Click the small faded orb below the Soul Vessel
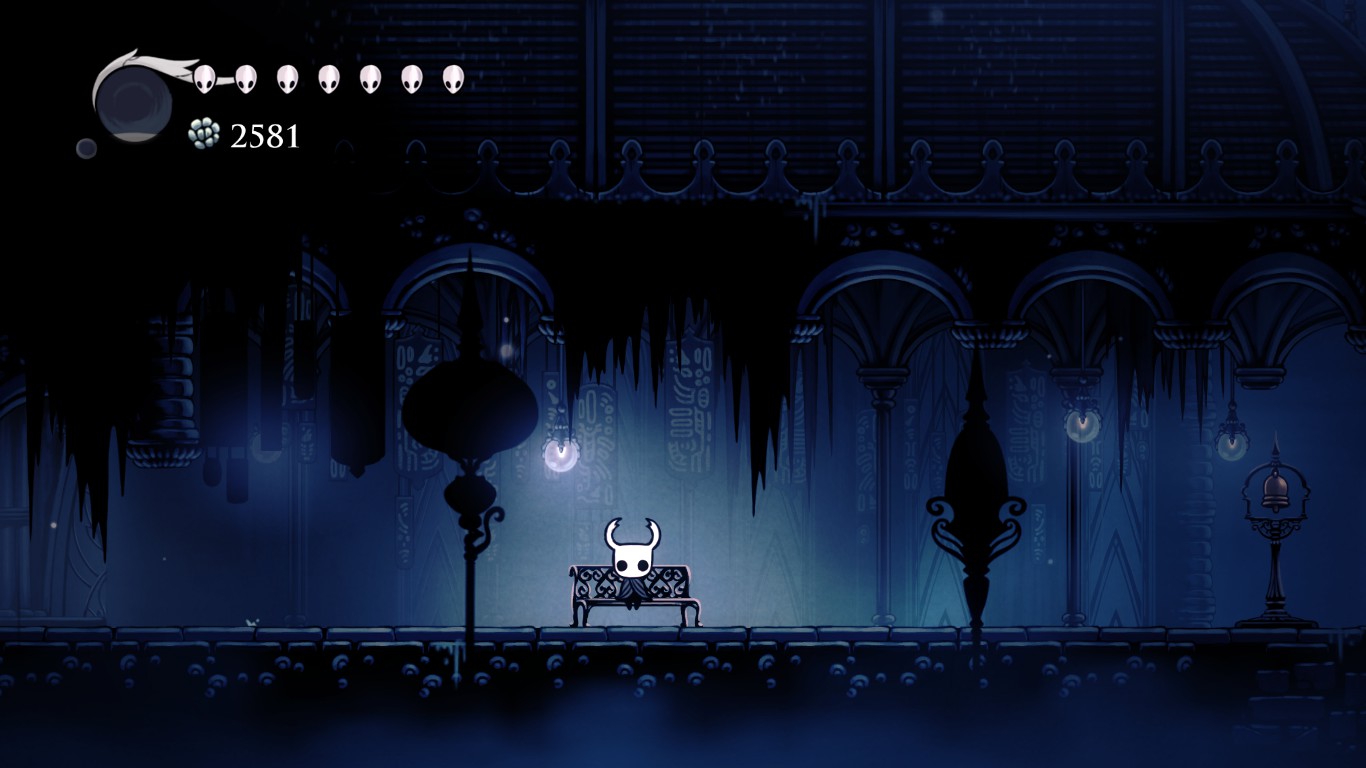This screenshot has height=768, width=1366. (x=88, y=148)
